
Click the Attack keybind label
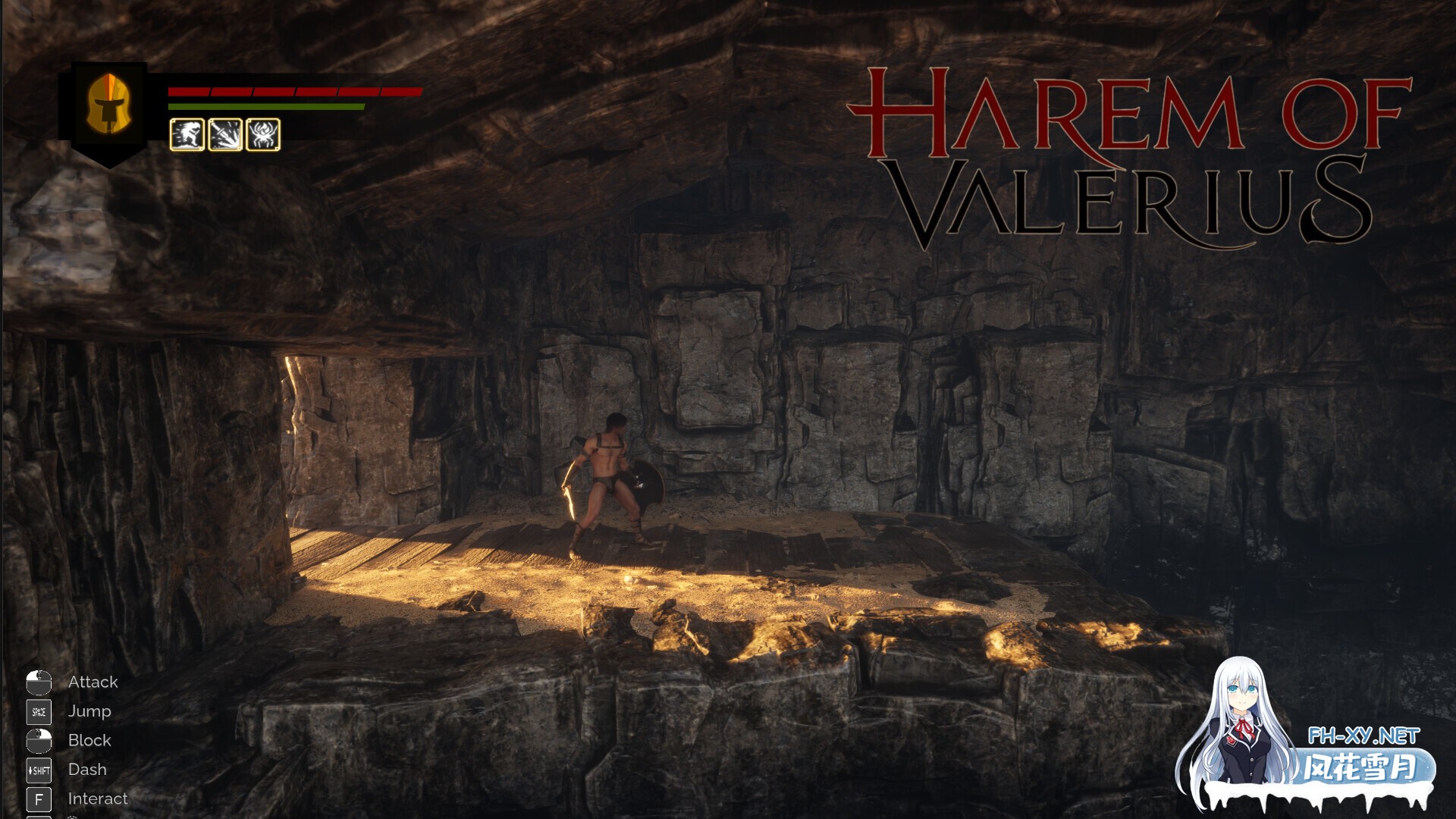93,682
